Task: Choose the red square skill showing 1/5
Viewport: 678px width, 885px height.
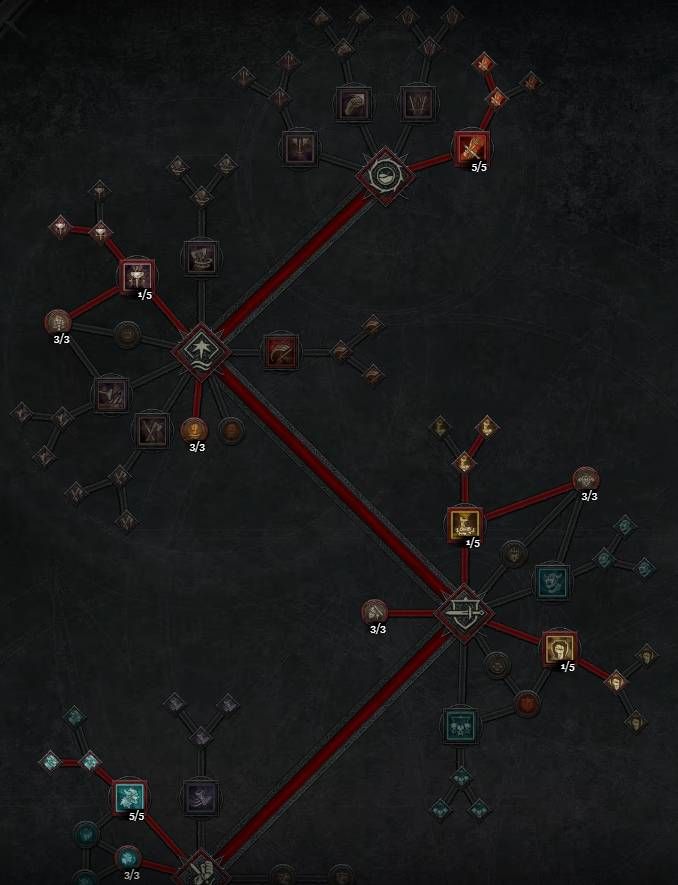Action: (137, 275)
